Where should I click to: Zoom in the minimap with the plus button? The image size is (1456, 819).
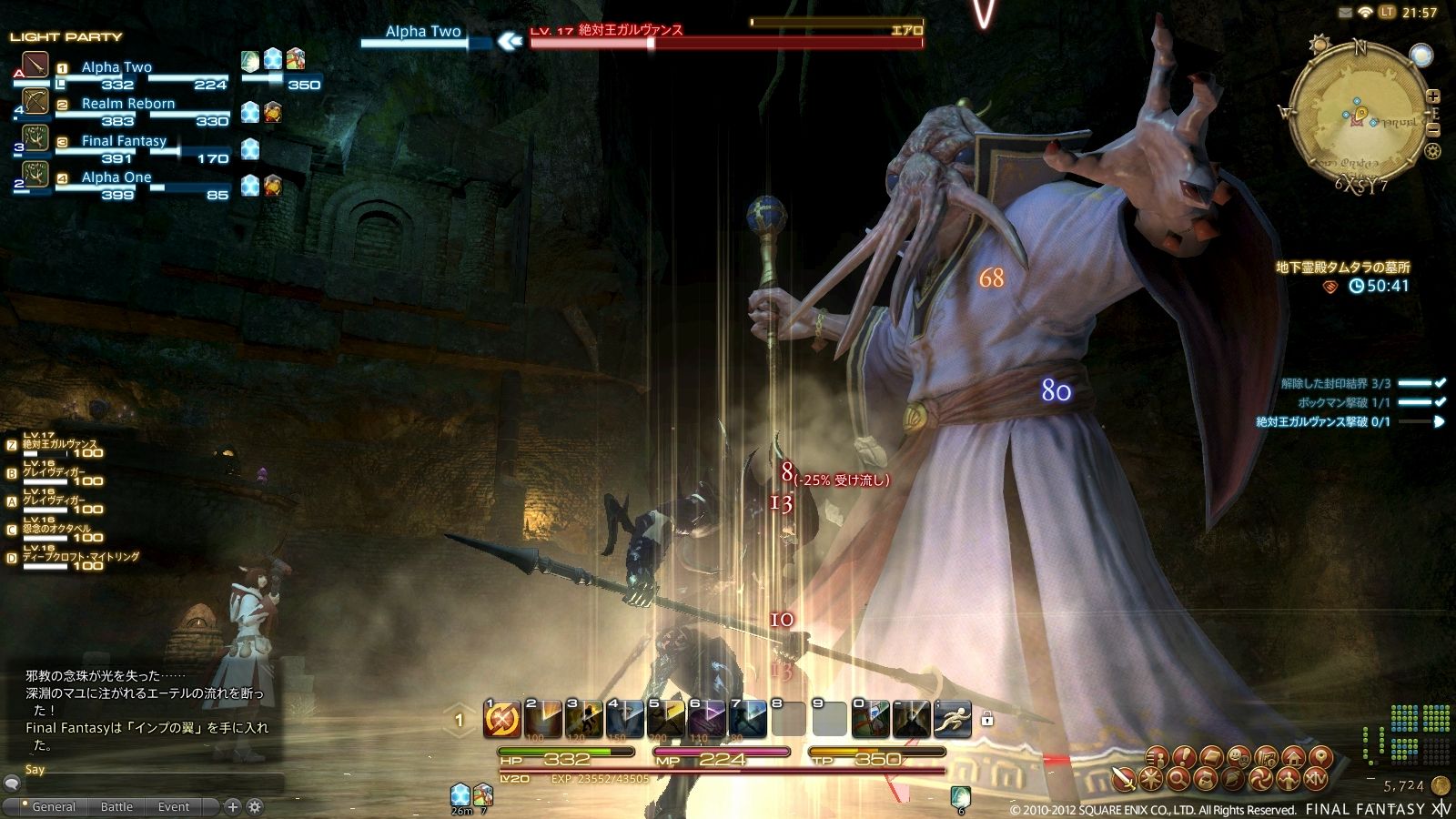coord(1433,96)
